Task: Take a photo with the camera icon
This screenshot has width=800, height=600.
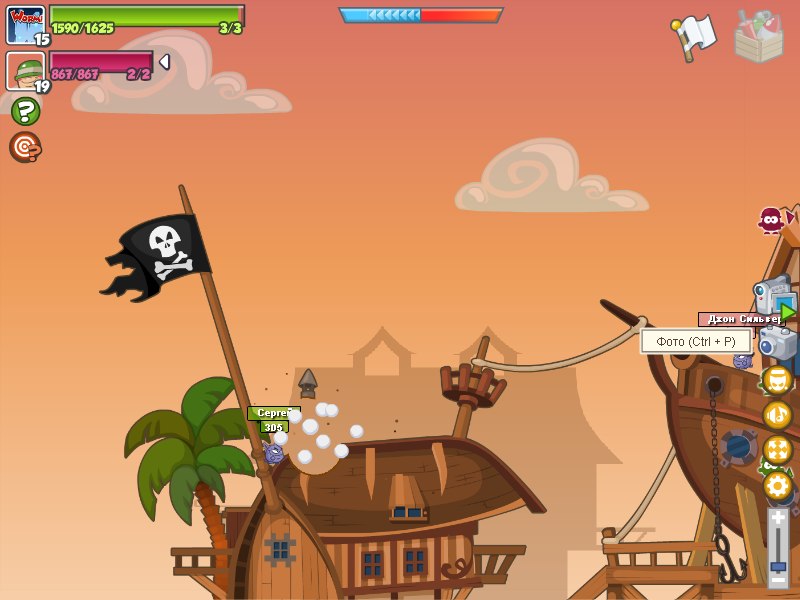Action: point(778,342)
